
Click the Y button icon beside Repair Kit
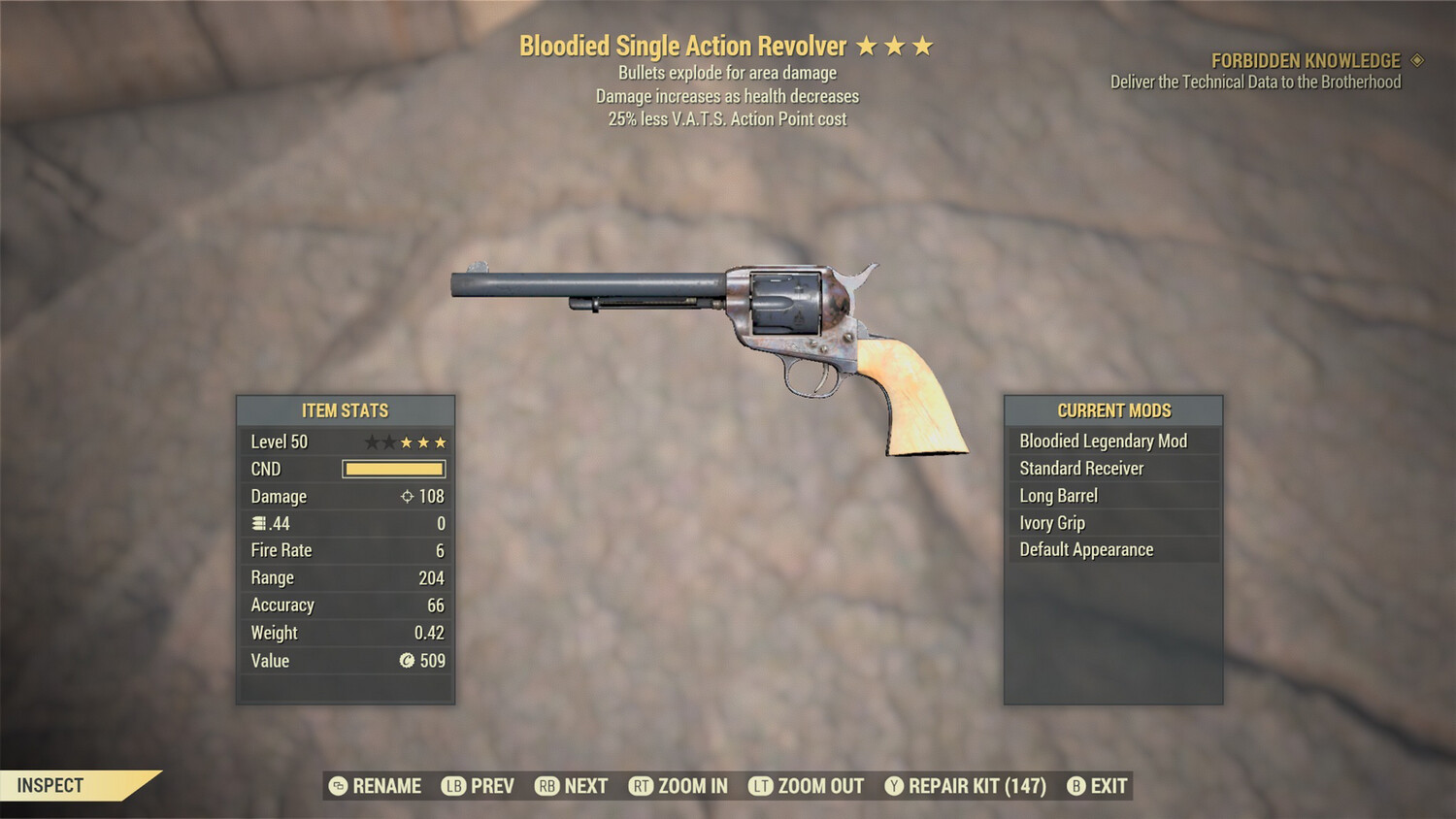[893, 786]
